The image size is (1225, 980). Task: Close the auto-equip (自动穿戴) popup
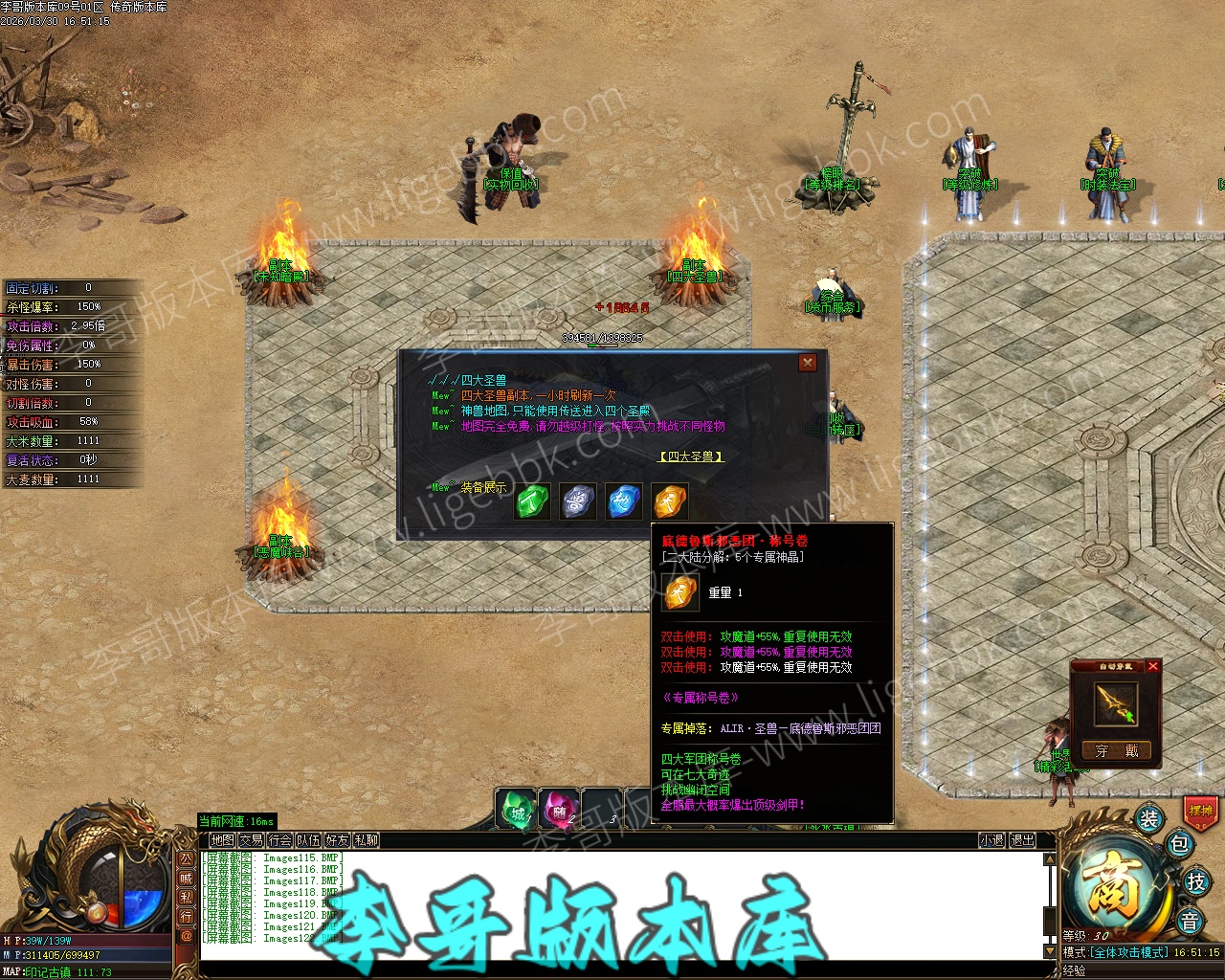pyautogui.click(x=1153, y=666)
